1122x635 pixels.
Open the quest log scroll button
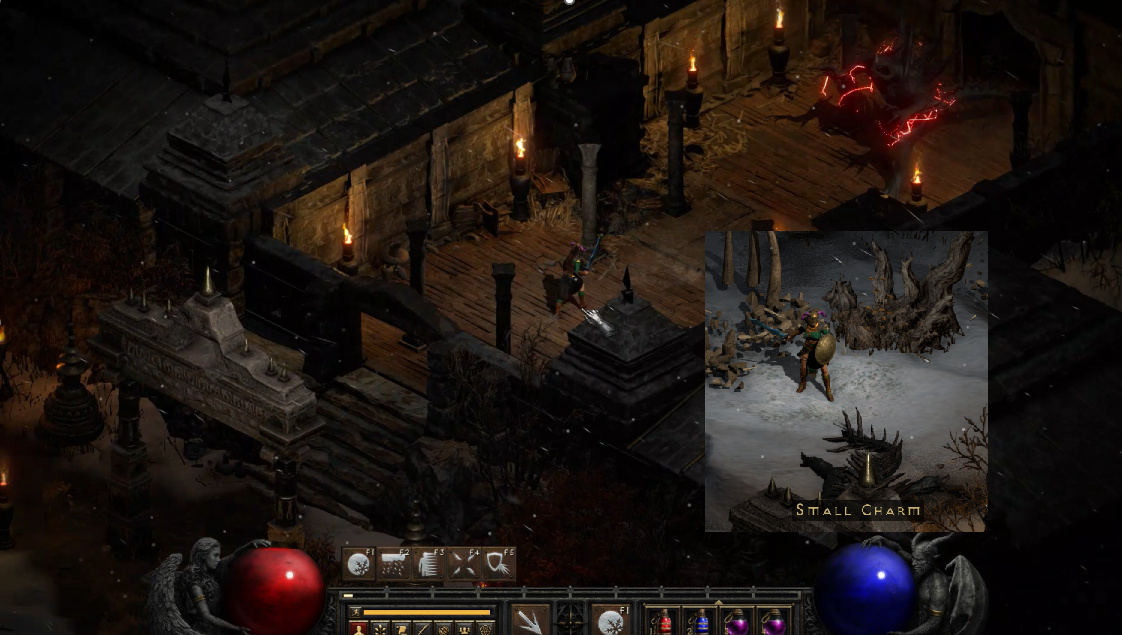click(401, 629)
